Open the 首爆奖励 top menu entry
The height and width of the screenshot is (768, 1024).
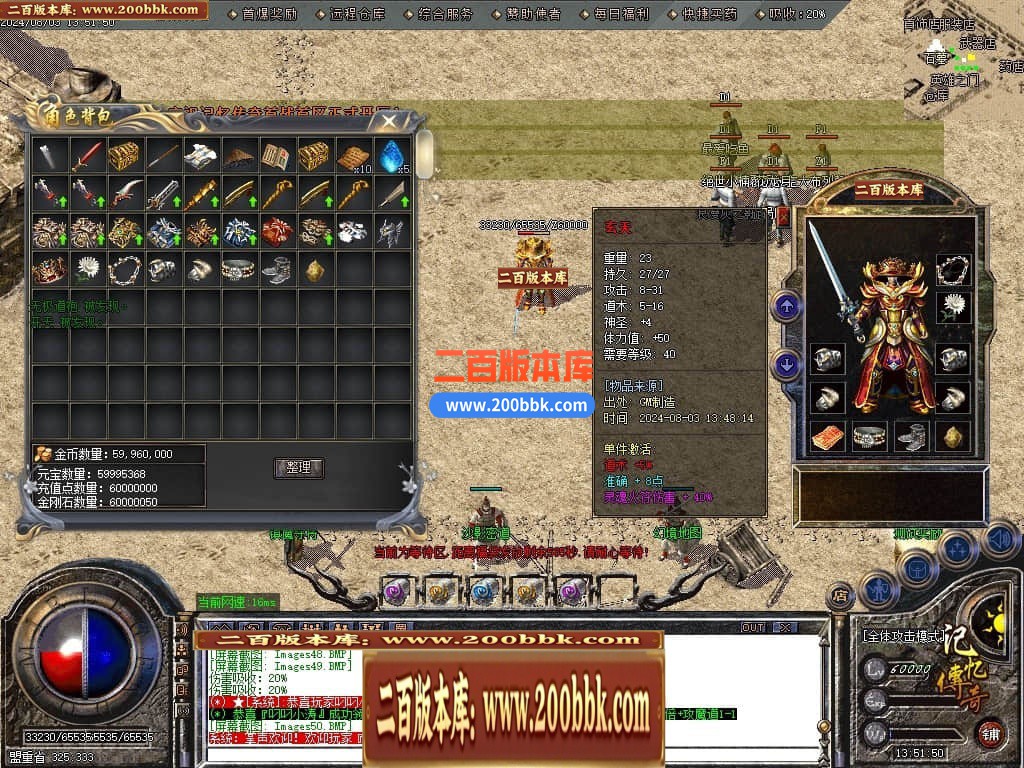[270, 14]
